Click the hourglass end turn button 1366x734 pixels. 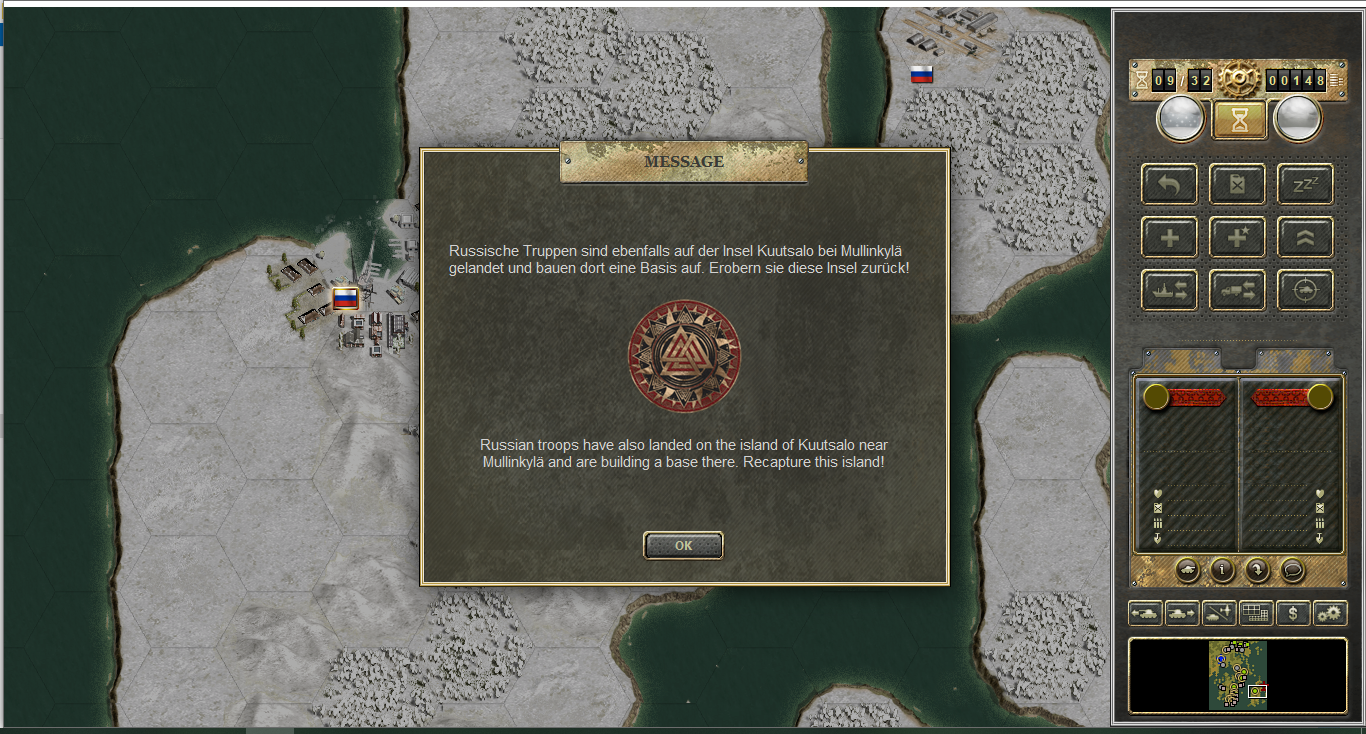pyautogui.click(x=1239, y=120)
